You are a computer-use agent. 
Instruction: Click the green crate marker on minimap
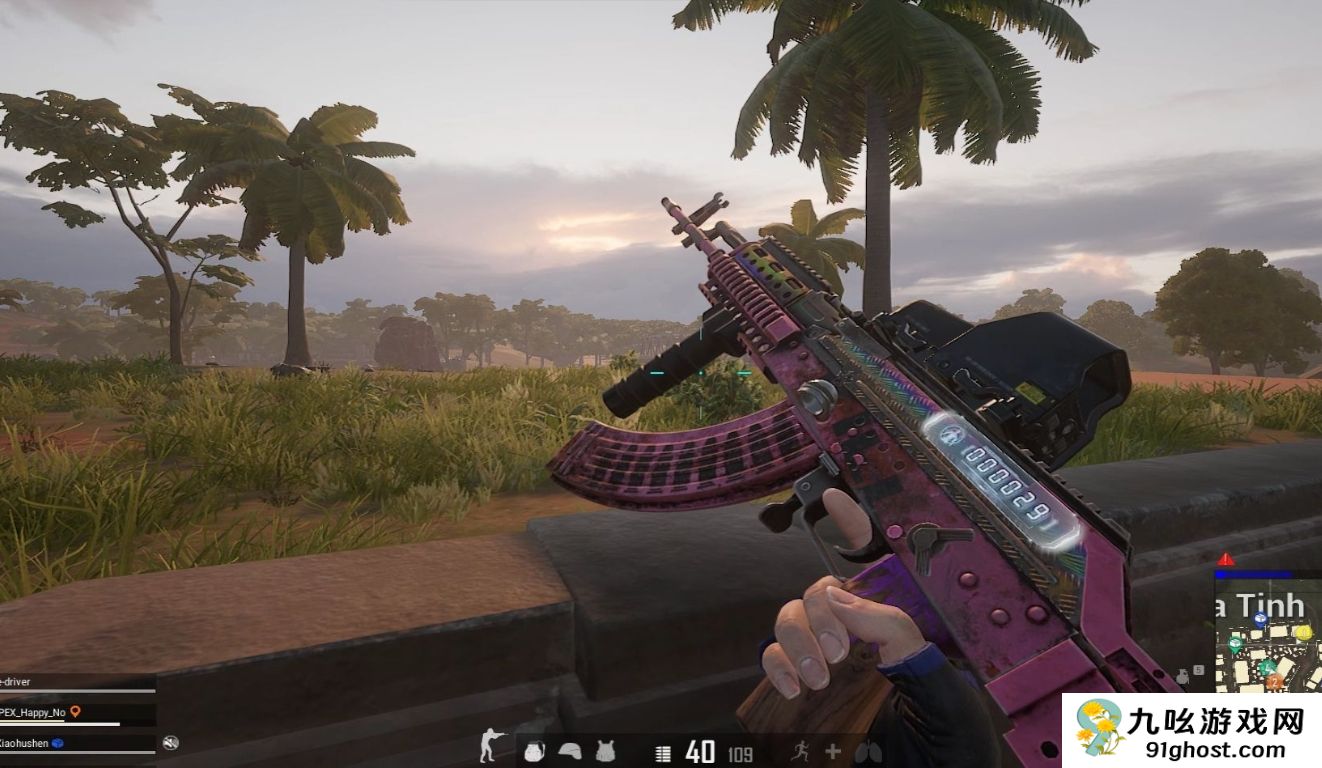1236,642
